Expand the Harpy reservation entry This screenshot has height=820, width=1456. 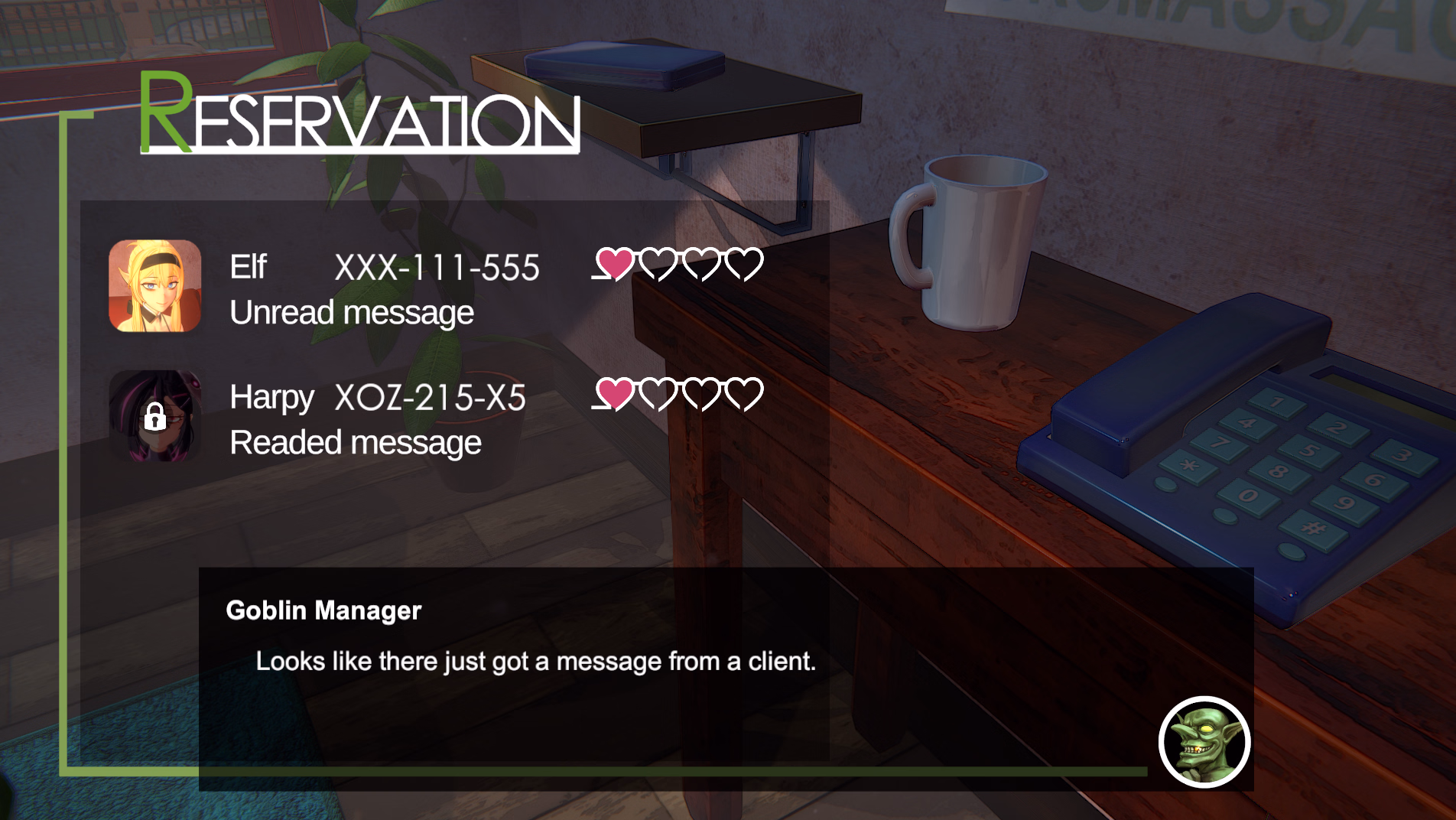pos(382,417)
